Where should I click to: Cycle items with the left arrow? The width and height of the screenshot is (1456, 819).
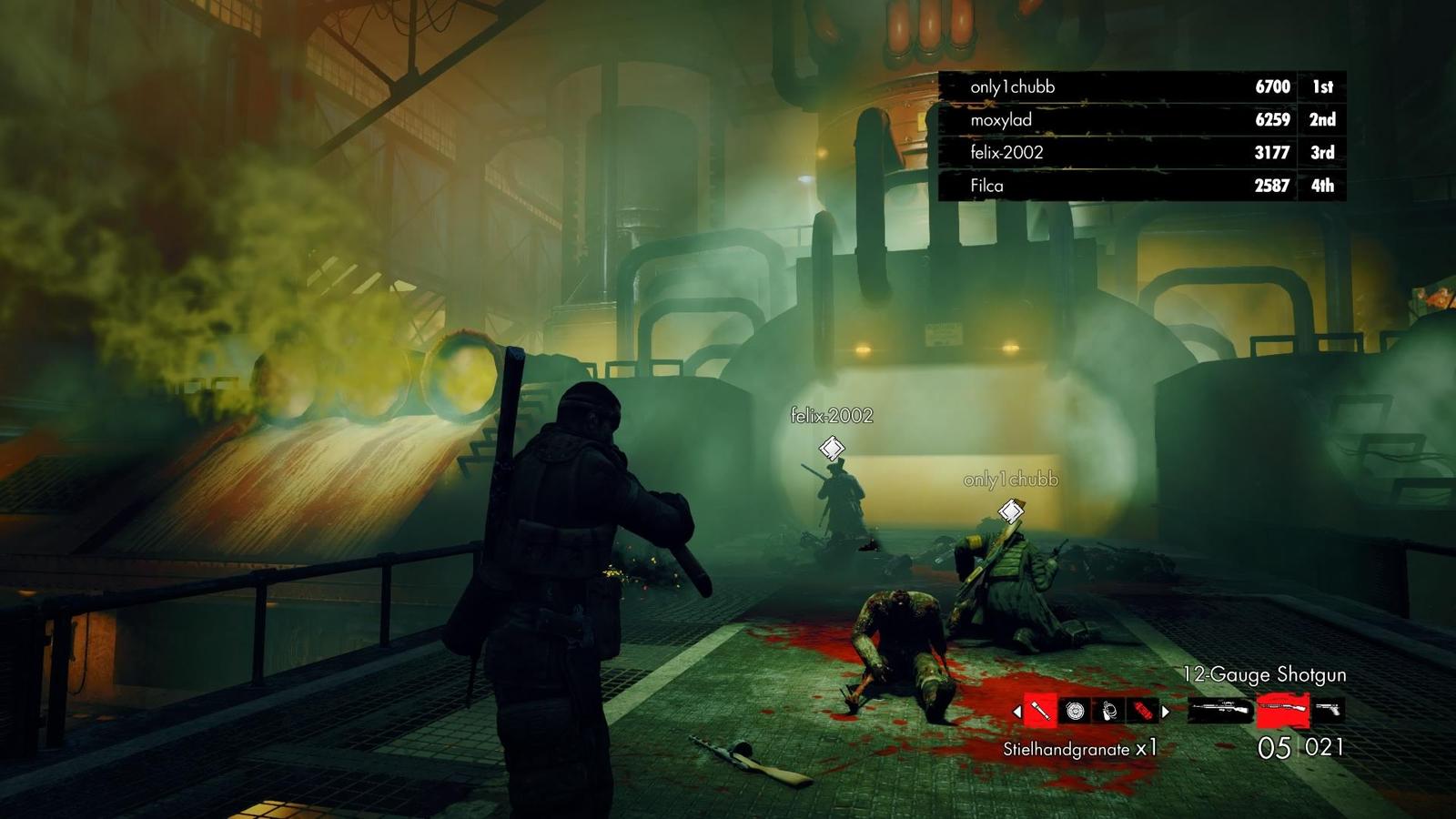point(1016,712)
